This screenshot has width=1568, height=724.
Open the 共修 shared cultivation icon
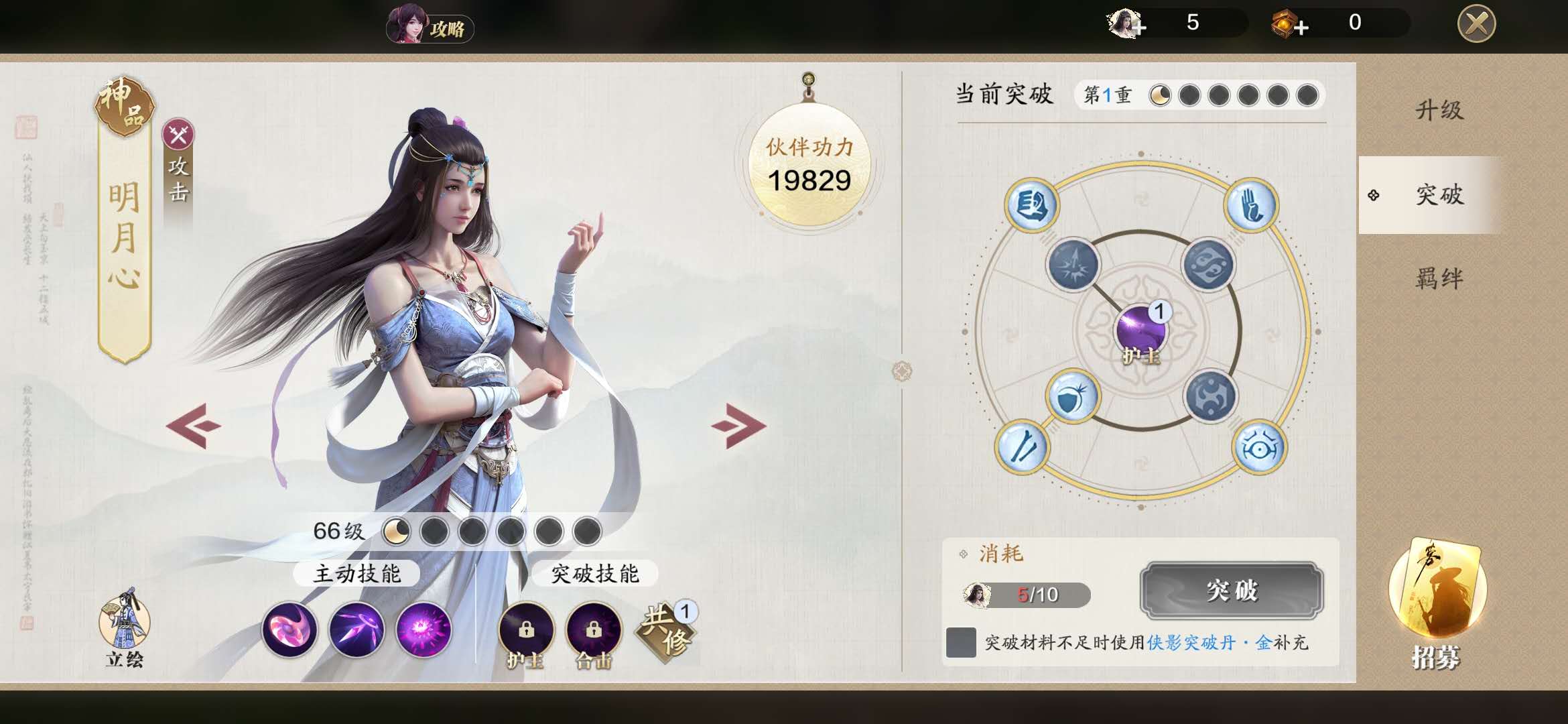(665, 630)
